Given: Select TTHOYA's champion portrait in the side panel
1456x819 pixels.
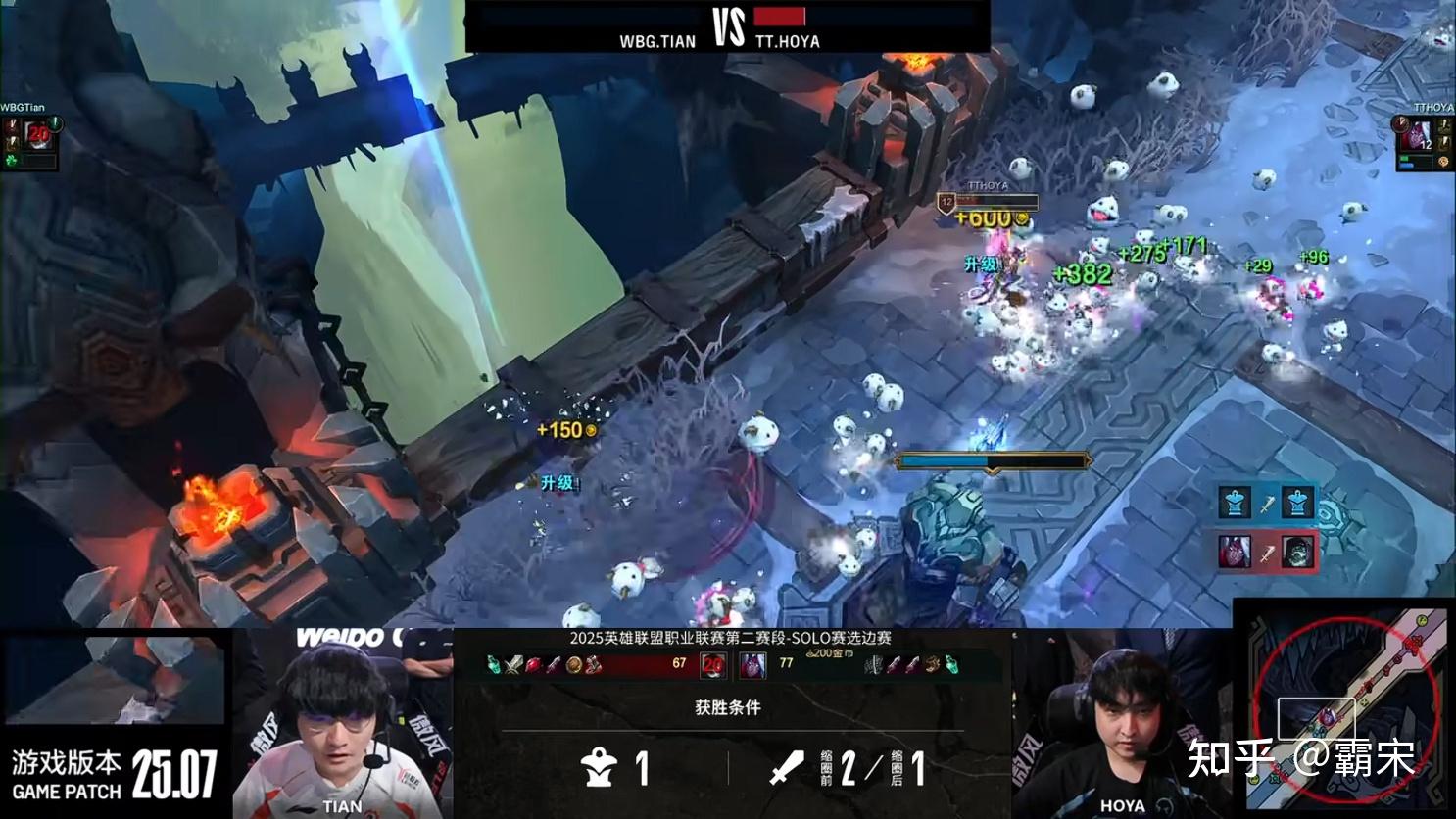Looking at the screenshot, I should click(x=1418, y=136).
